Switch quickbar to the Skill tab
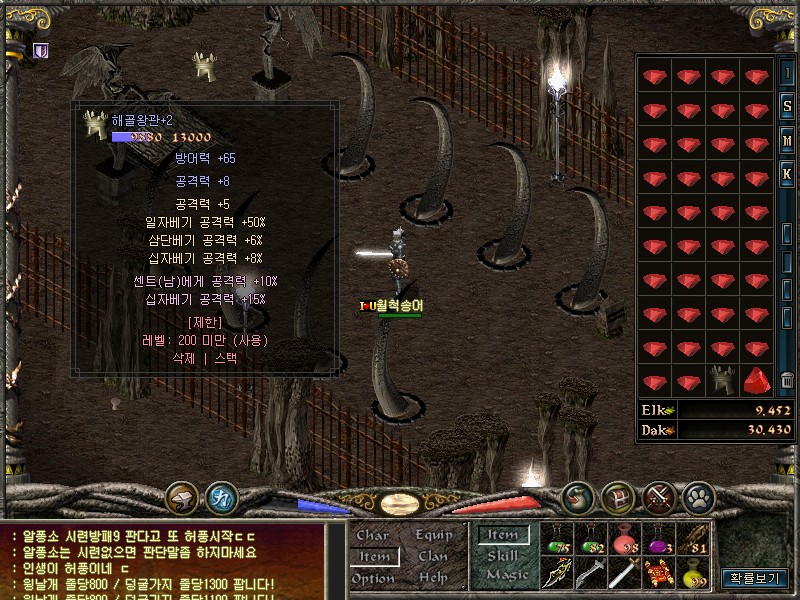Viewport: 800px width, 600px height. pos(503,556)
